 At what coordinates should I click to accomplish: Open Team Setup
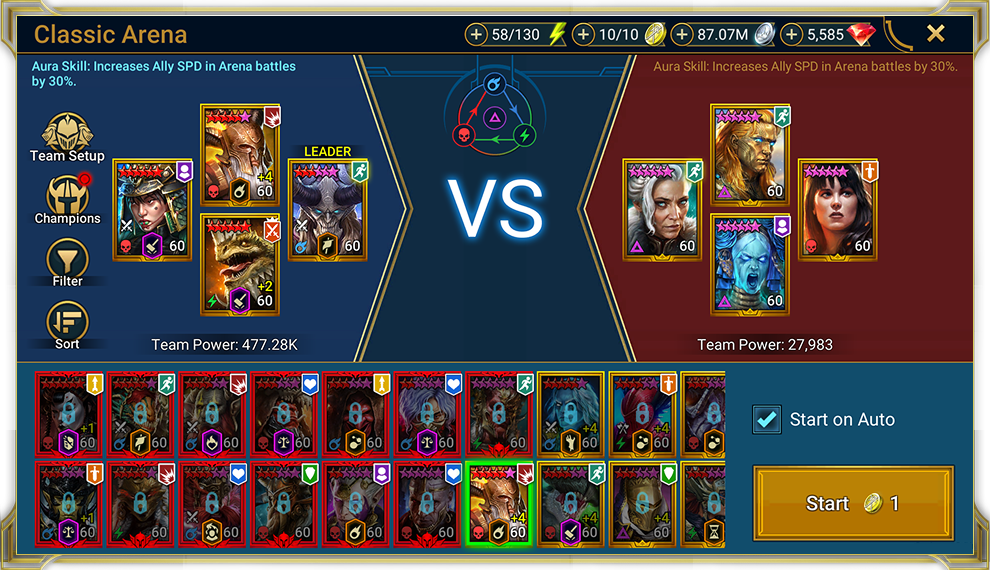67,138
